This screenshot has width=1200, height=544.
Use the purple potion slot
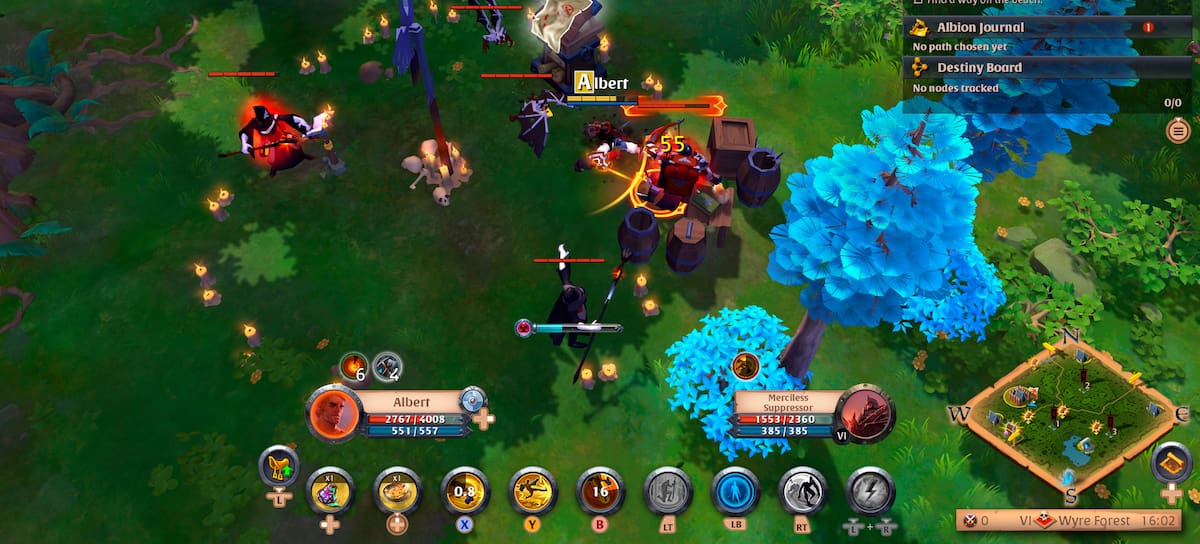[330, 490]
